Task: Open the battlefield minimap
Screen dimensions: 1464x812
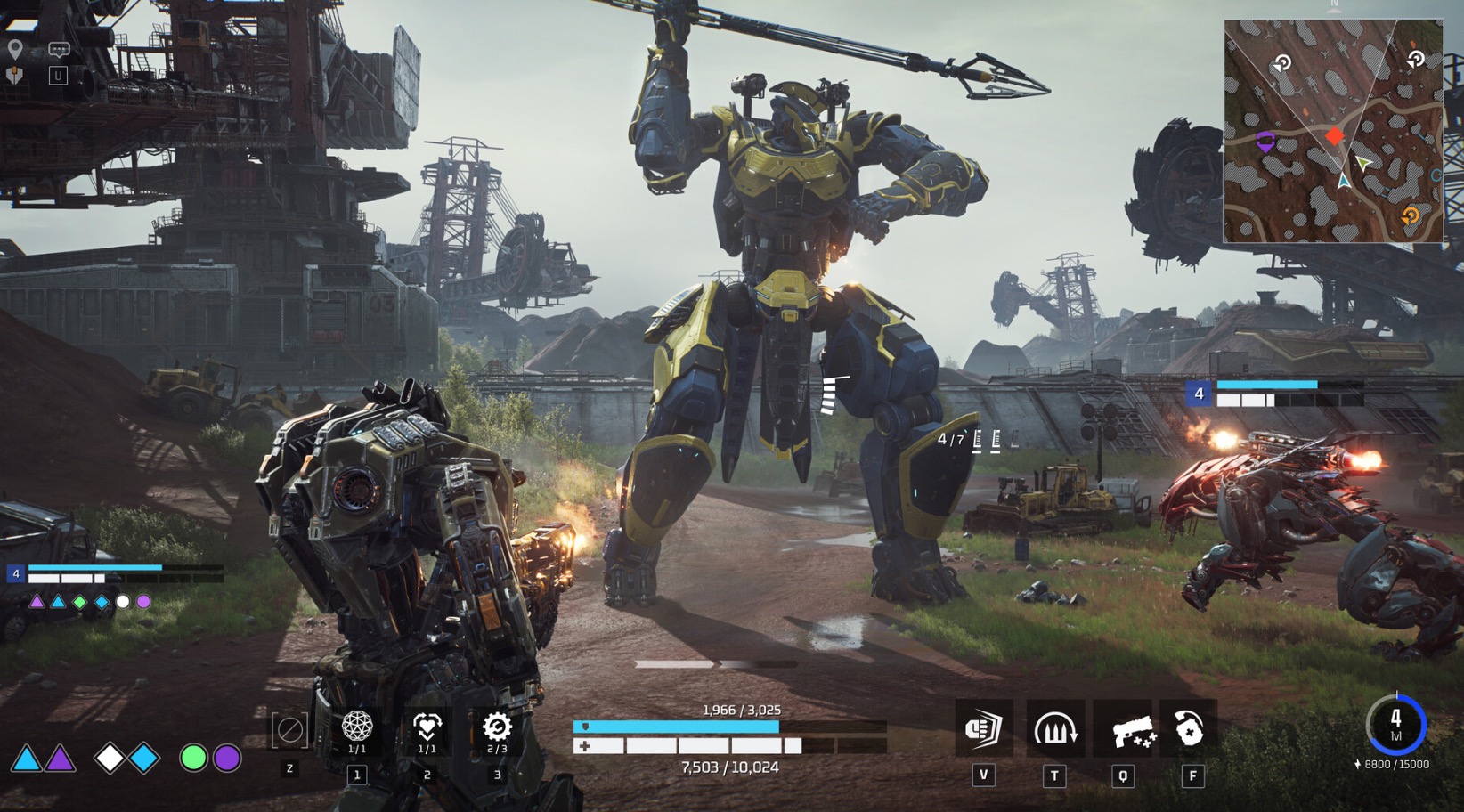Action: (x=1332, y=131)
